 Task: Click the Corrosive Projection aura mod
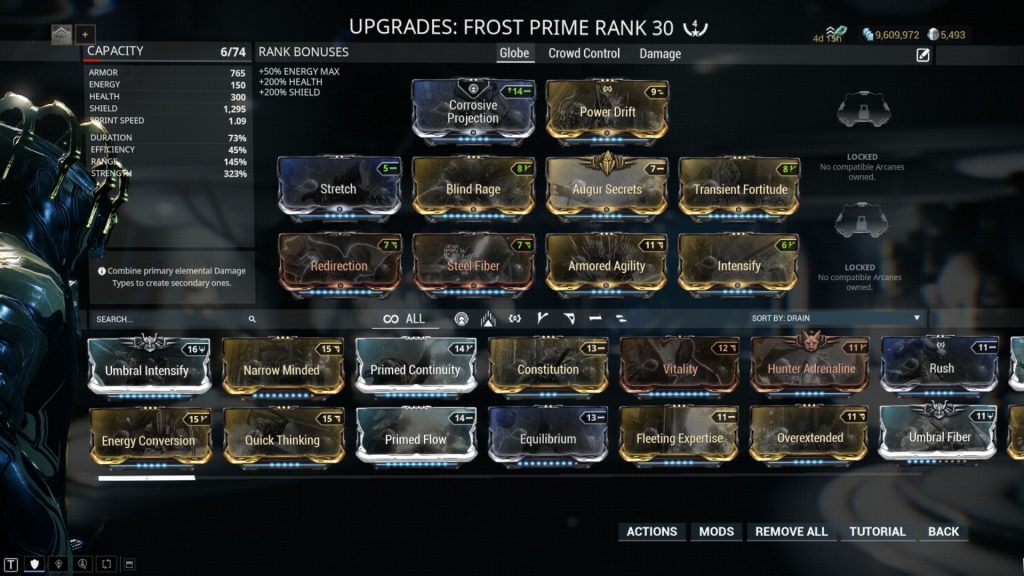tap(473, 112)
